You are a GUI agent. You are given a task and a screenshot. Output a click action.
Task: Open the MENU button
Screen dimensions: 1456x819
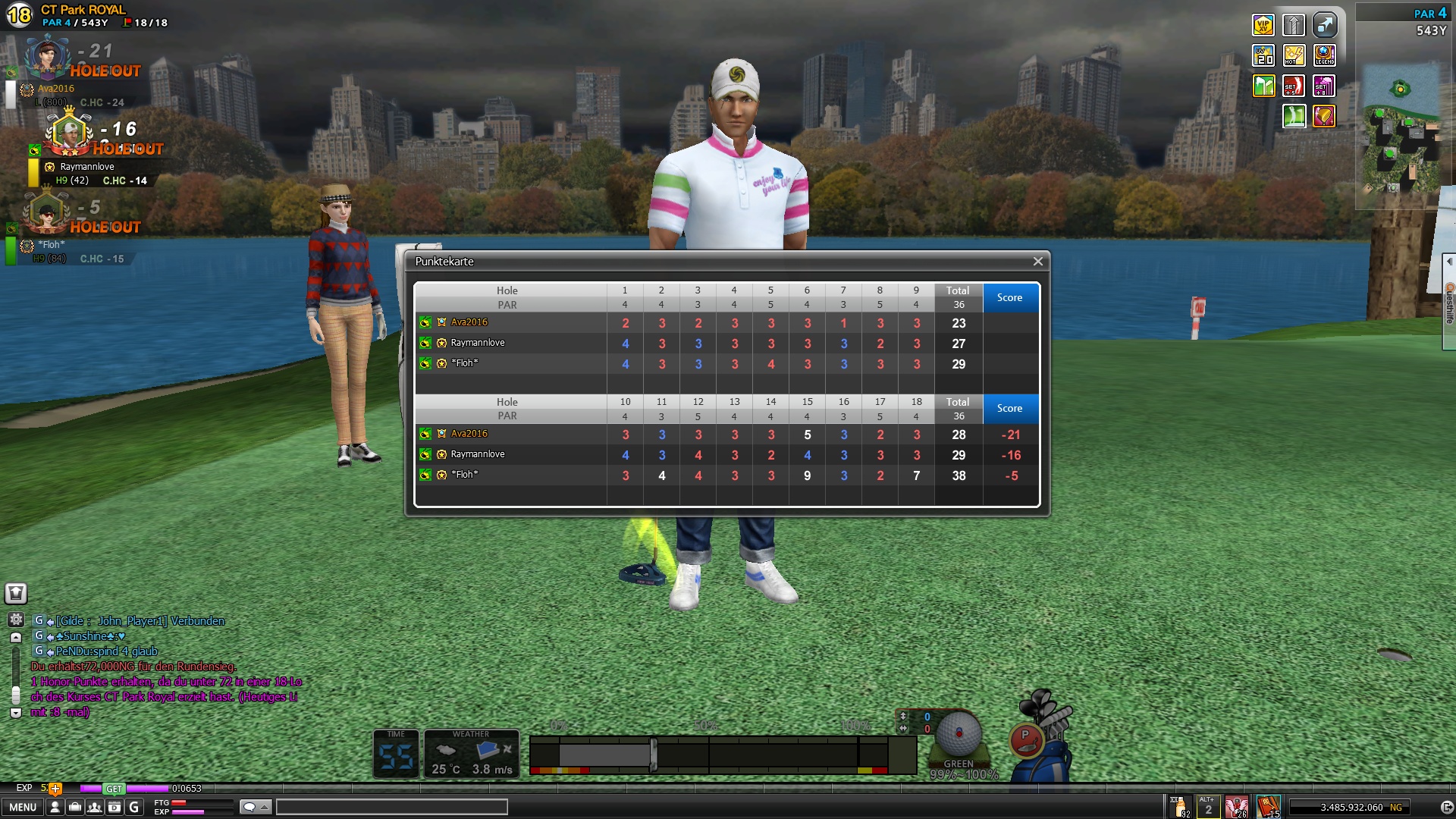pos(23,807)
